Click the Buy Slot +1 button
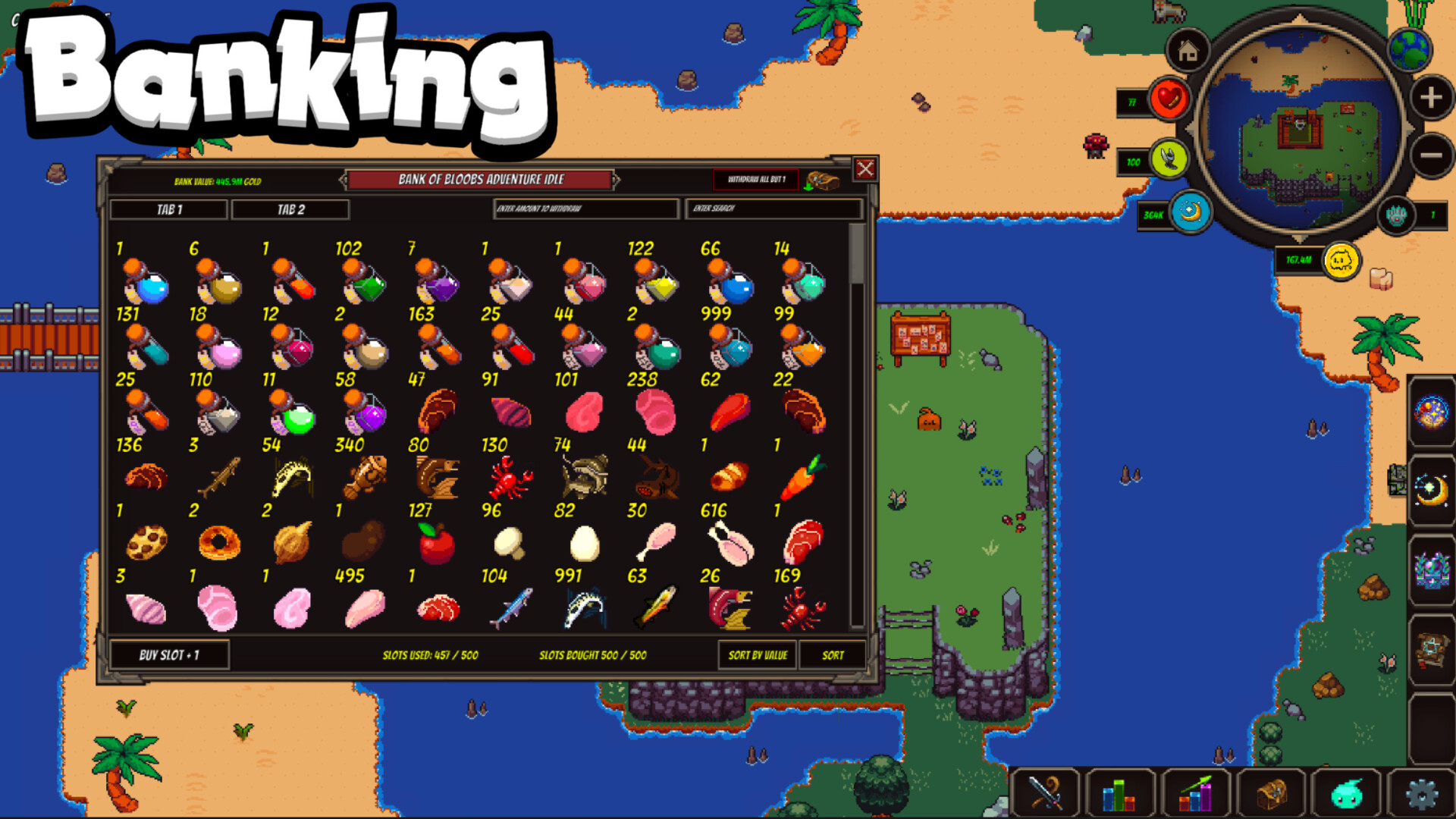The height and width of the screenshot is (819, 1456). click(x=168, y=655)
